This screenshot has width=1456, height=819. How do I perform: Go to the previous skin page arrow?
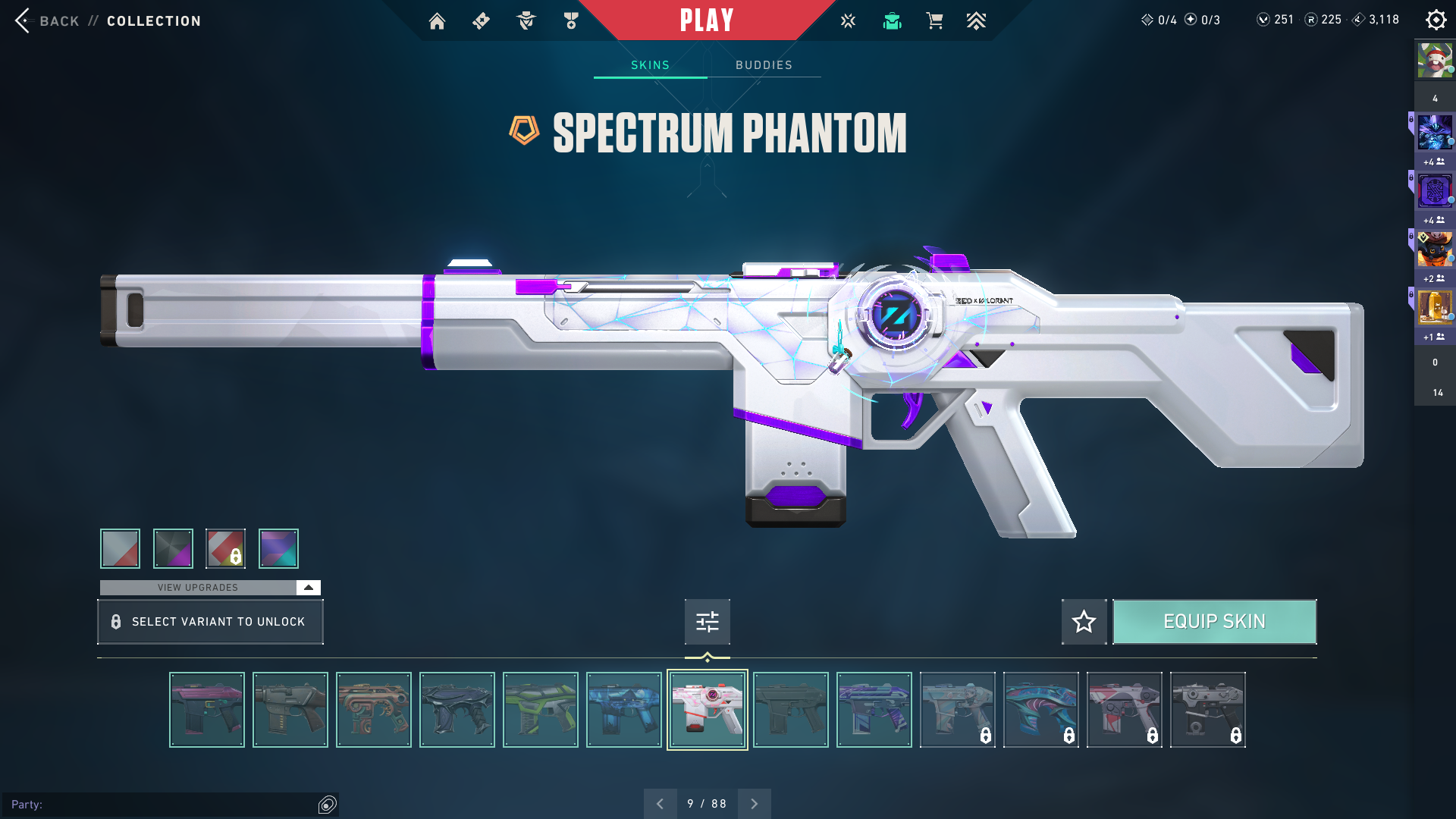[660, 804]
